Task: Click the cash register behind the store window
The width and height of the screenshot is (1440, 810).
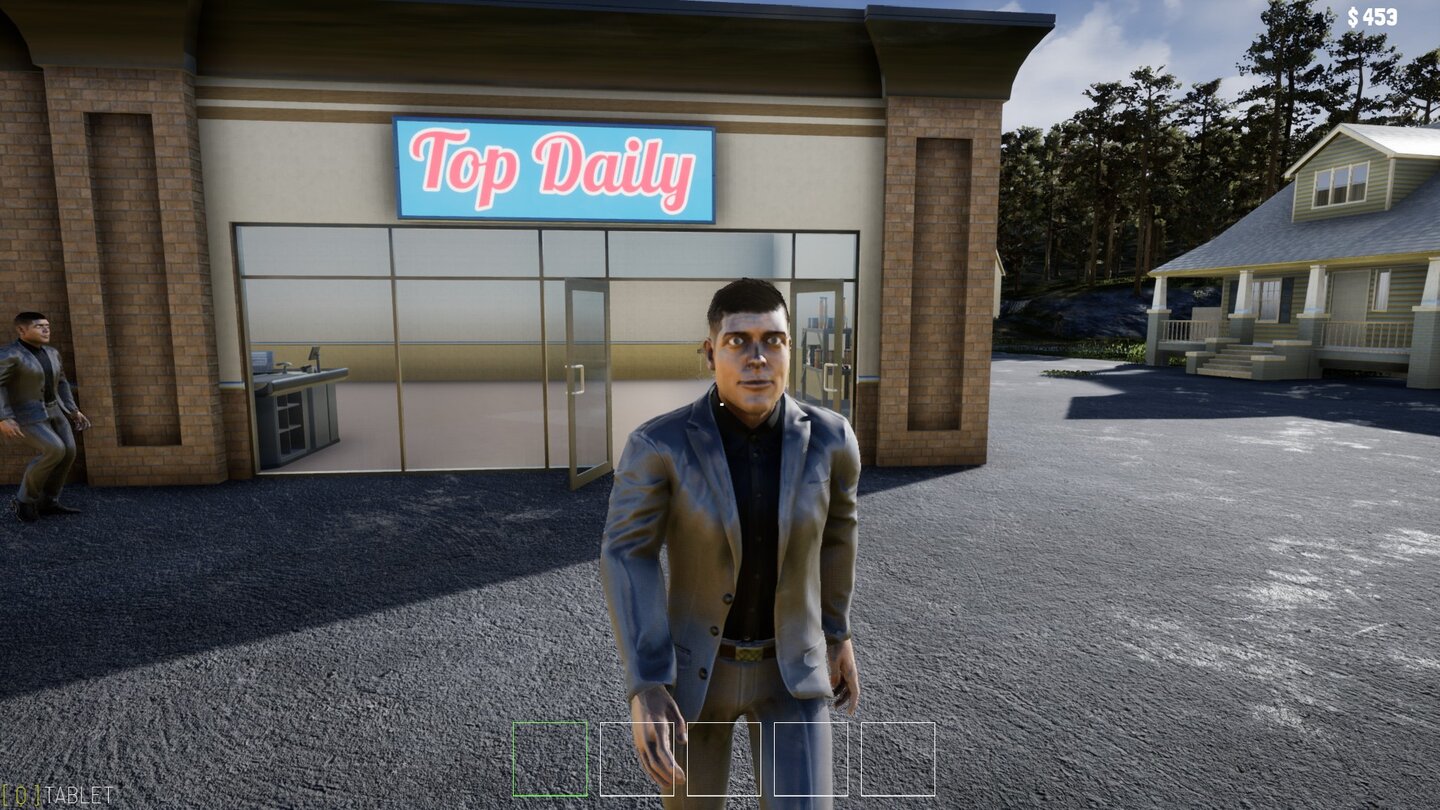Action: coord(310,355)
